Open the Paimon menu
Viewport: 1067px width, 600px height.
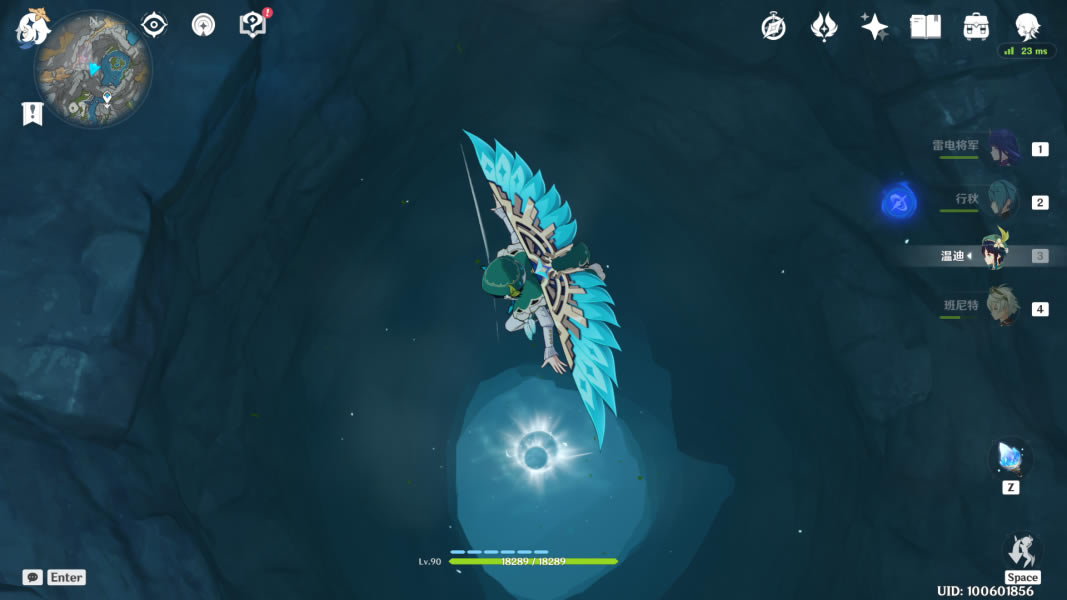click(32, 27)
